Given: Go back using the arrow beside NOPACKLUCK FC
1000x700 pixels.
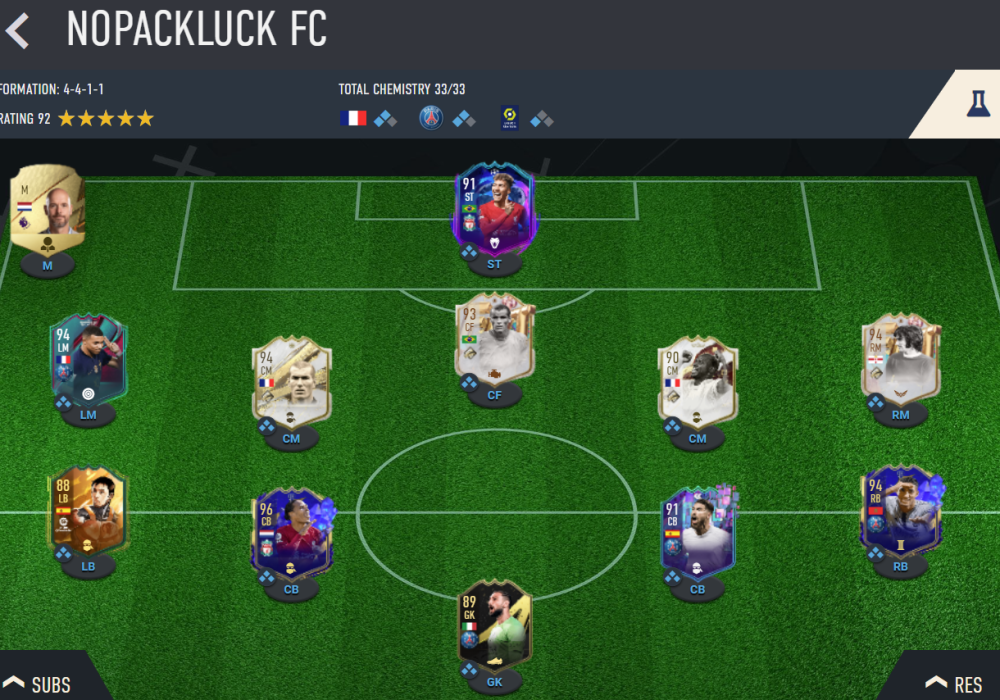Looking at the screenshot, I should 17,31.
